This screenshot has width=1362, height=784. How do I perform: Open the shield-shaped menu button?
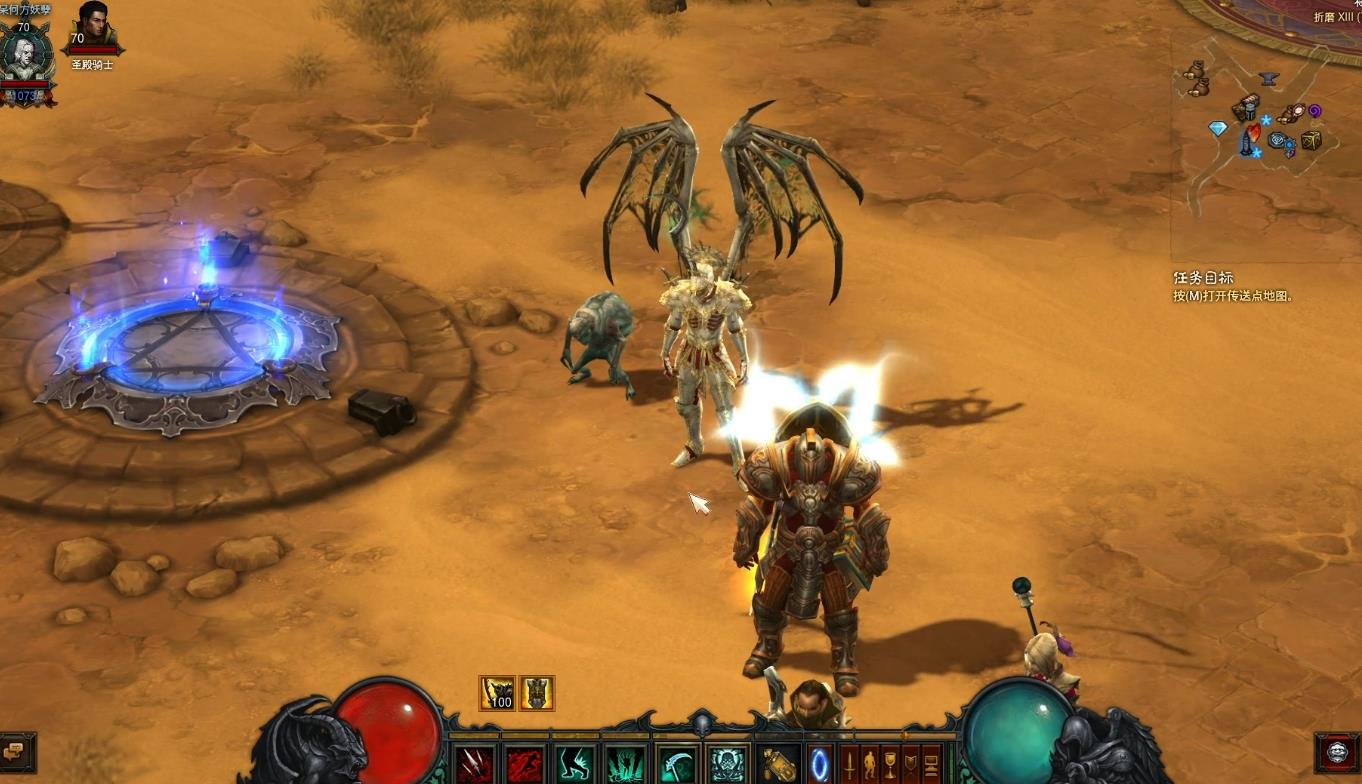(910, 765)
